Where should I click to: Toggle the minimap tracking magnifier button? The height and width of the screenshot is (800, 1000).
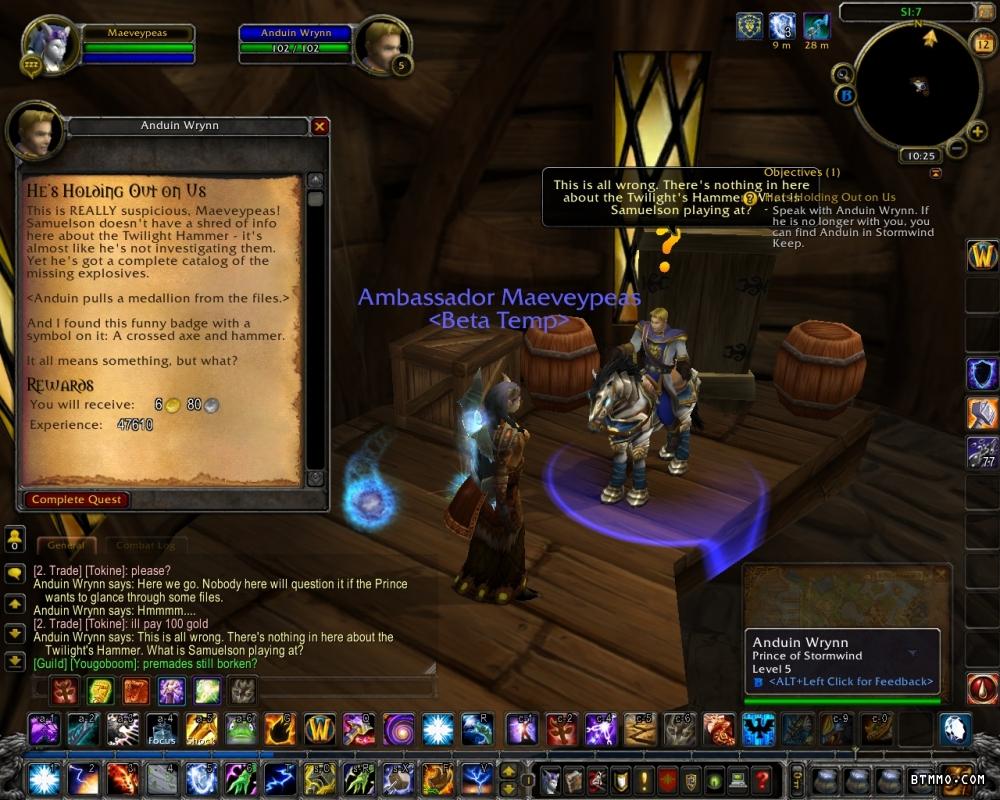[843, 72]
